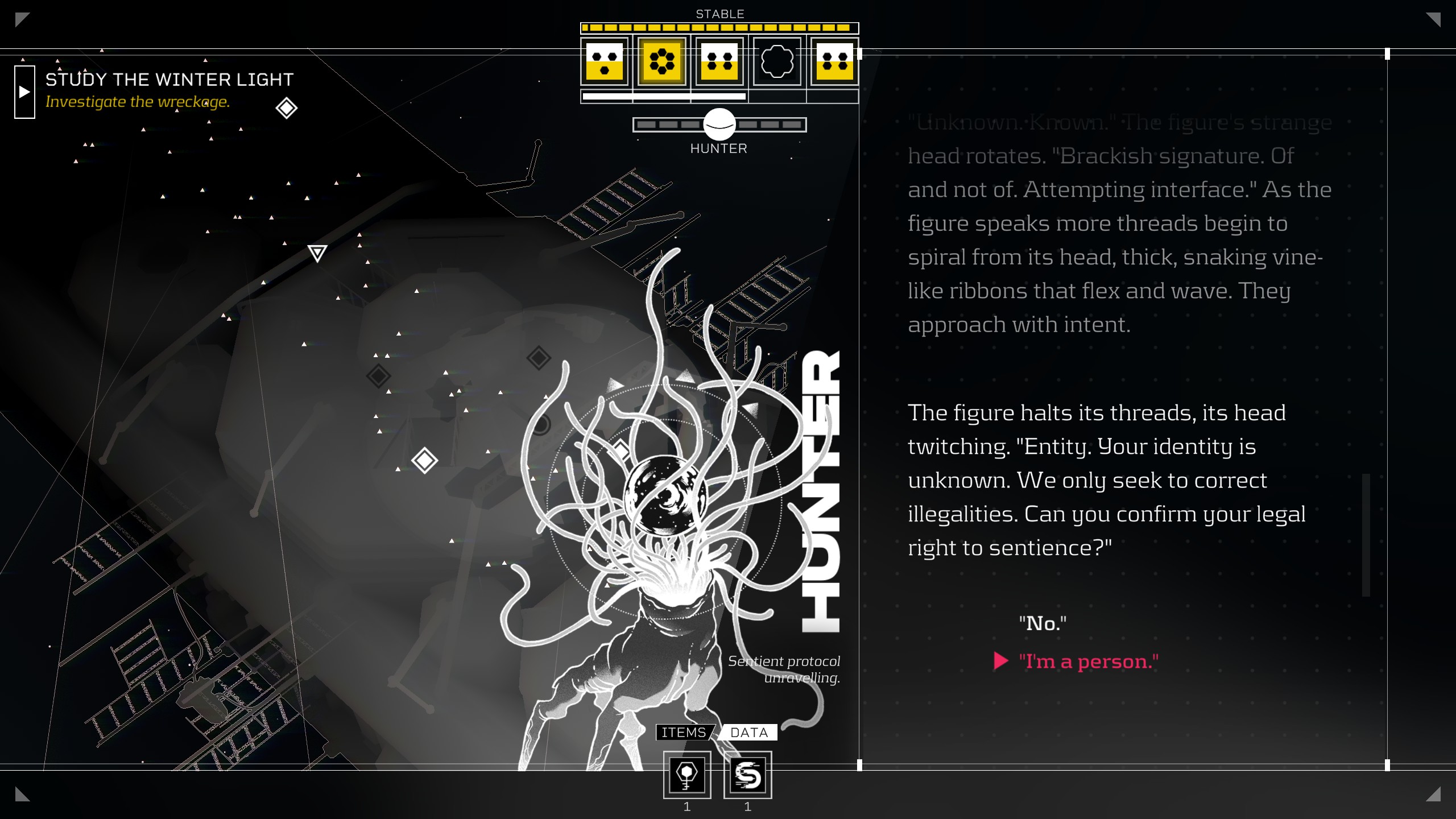1456x819 pixels.
Task: Click the downward triangle map marker
Action: pos(317,253)
